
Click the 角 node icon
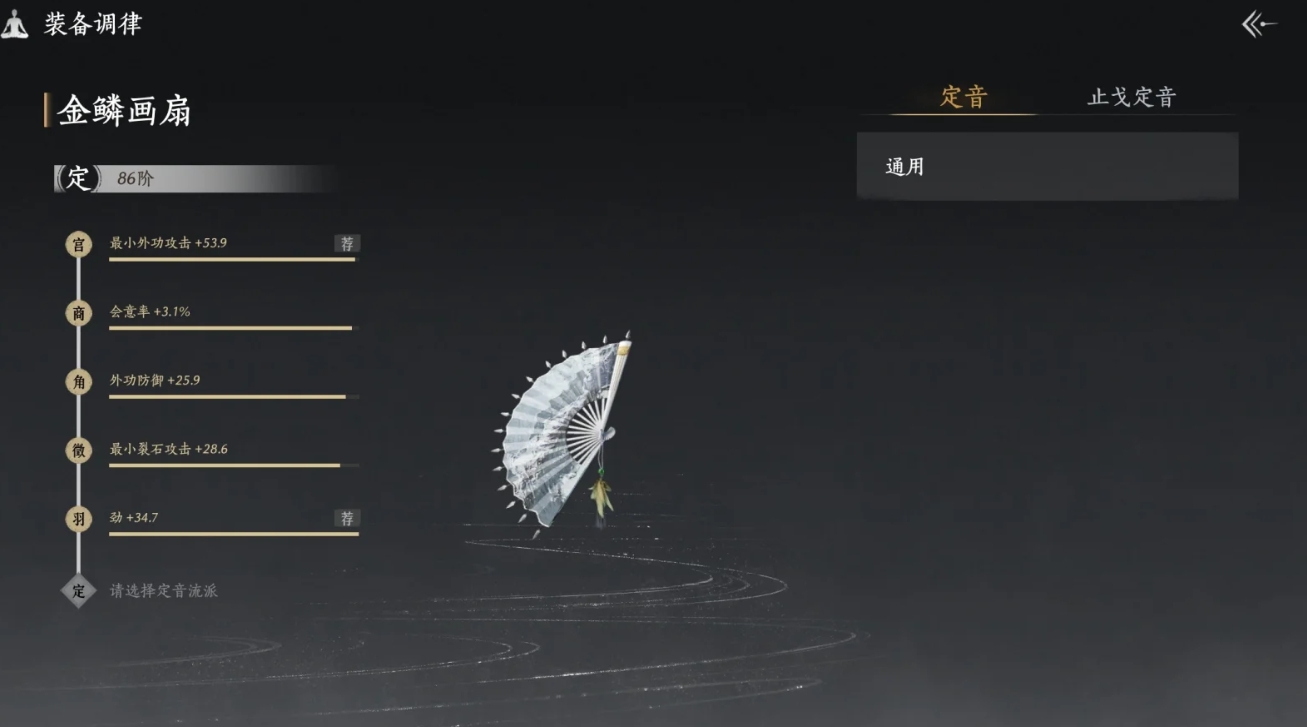tap(78, 382)
